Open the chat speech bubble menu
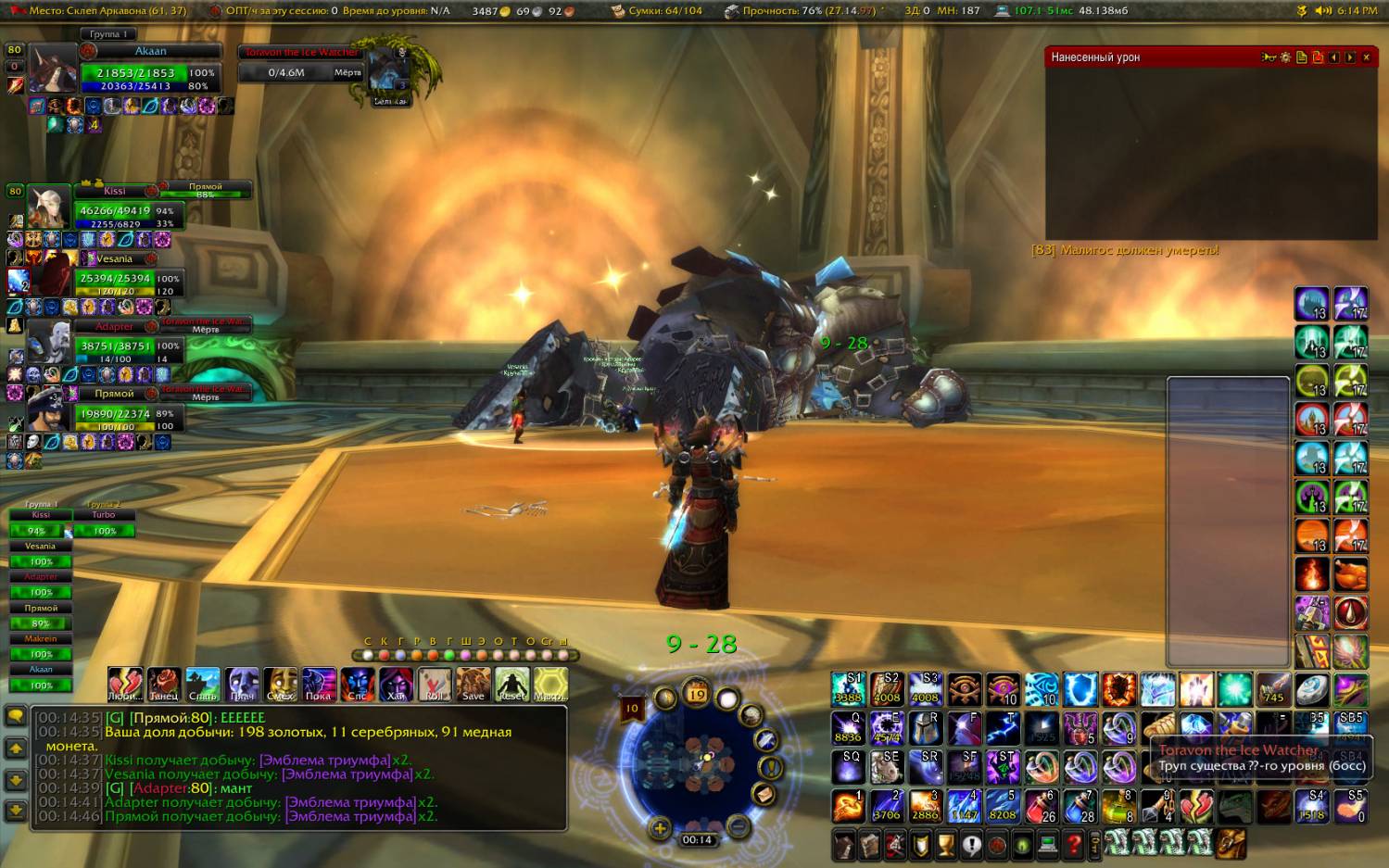1389x868 pixels. 16,716
